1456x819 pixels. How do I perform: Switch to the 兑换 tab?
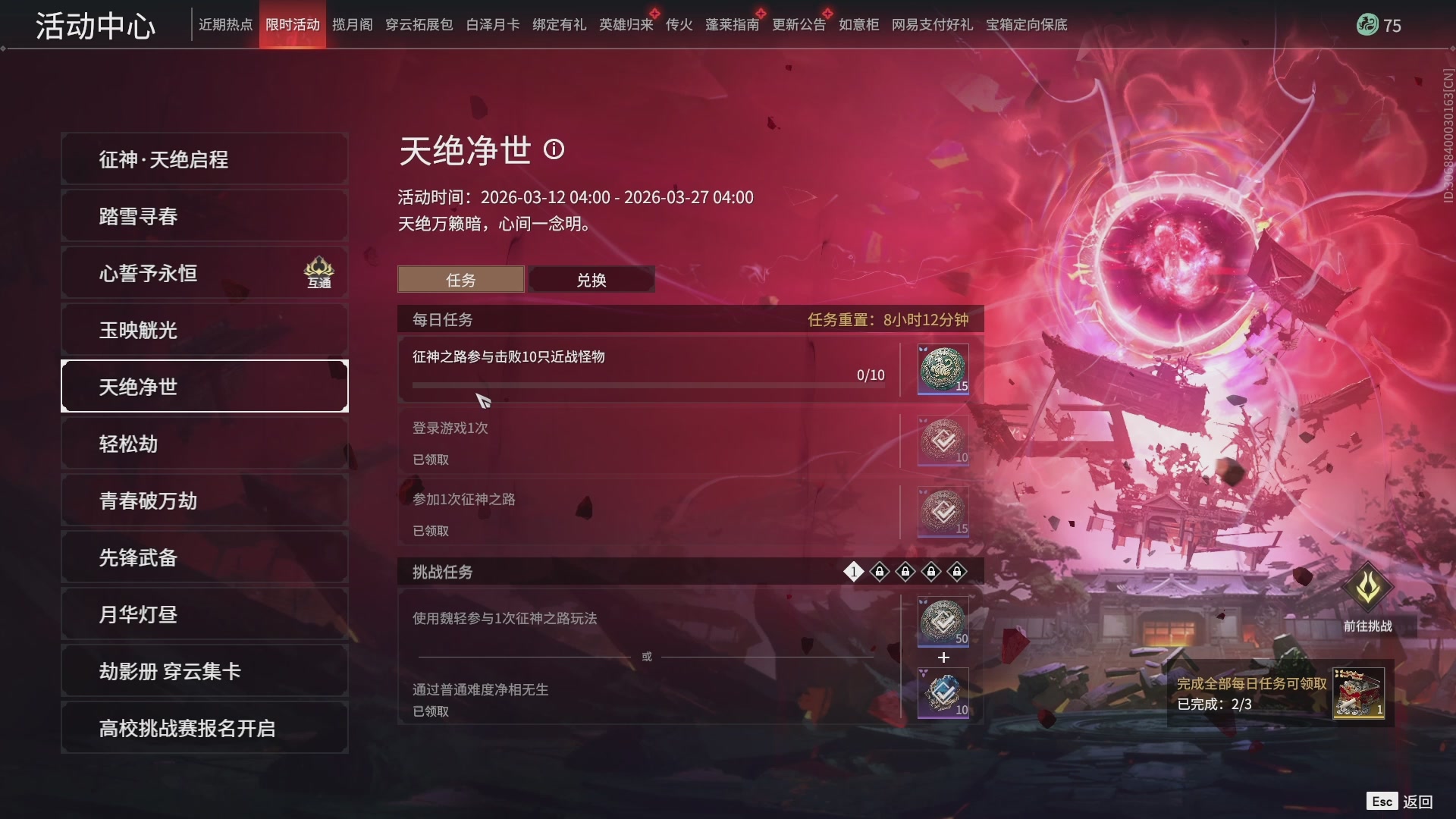591,279
